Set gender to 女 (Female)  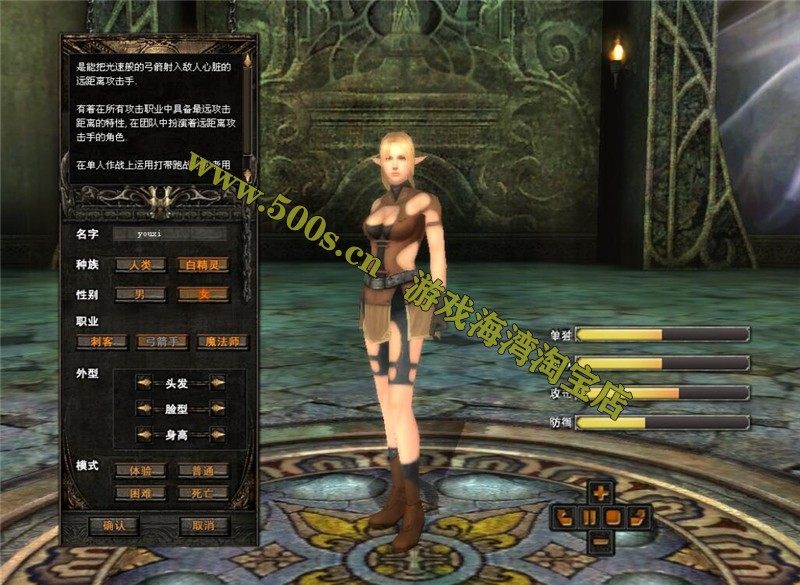203,294
